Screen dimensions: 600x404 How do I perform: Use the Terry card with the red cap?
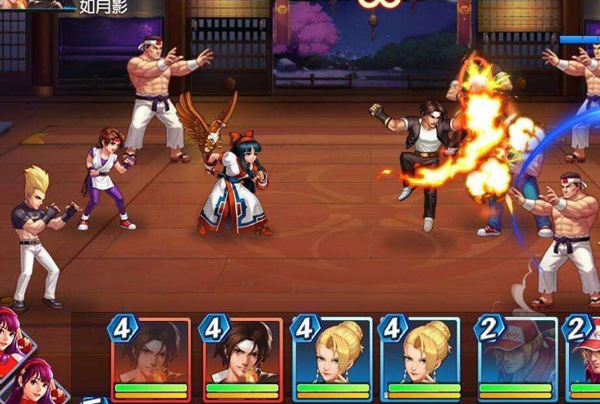pyautogui.click(x=517, y=357)
